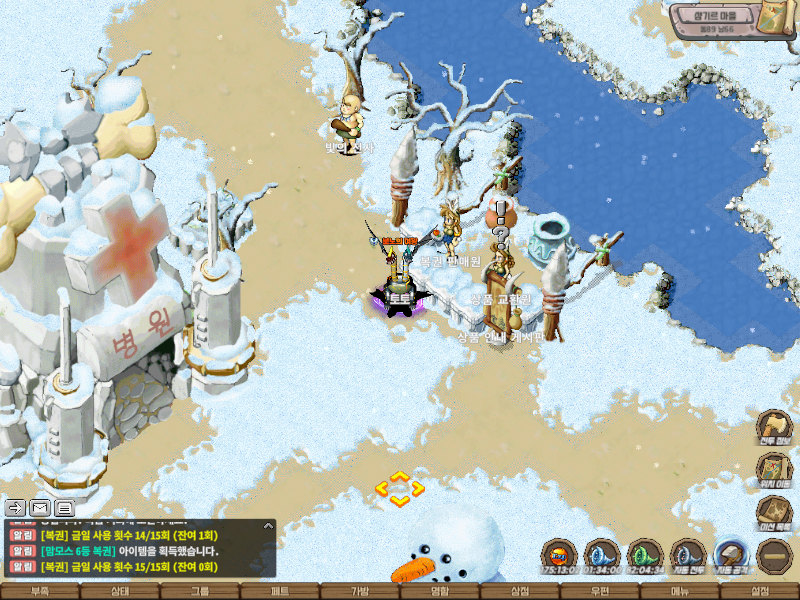Open the 미션 목록 scroll icon

[775, 513]
